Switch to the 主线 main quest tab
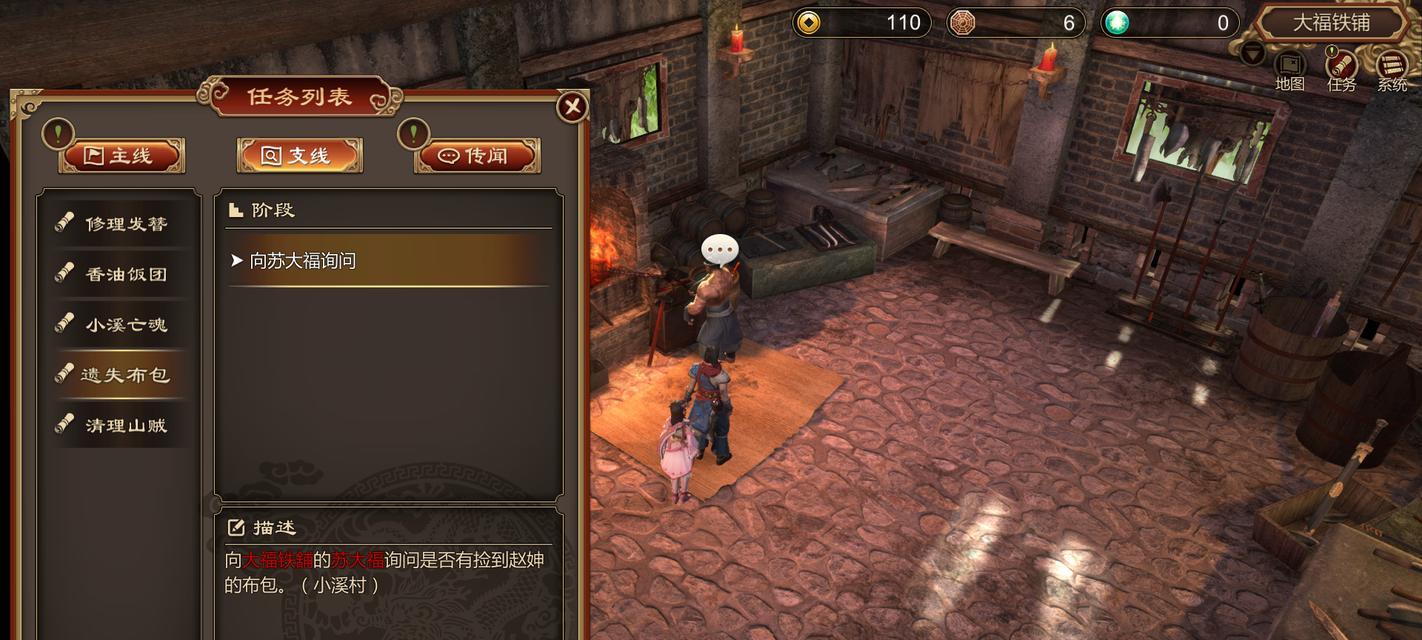The image size is (1422, 640). [x=122, y=156]
